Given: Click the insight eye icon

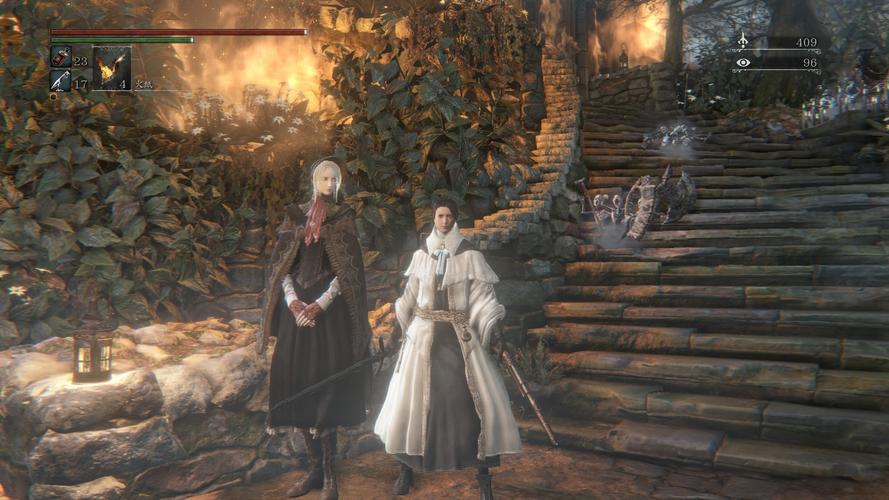Looking at the screenshot, I should (x=743, y=62).
